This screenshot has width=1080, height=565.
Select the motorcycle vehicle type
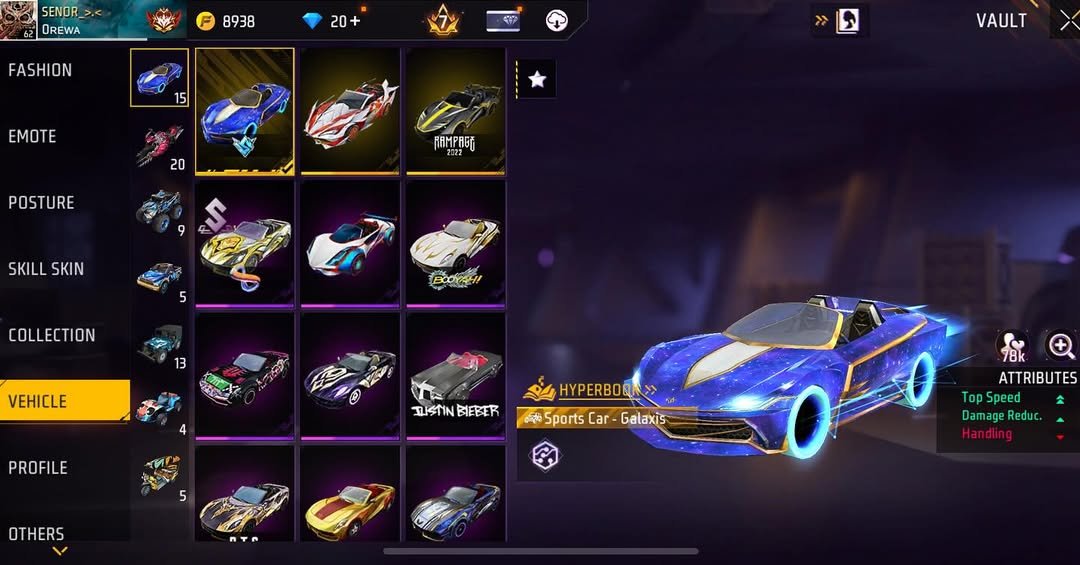[159, 144]
